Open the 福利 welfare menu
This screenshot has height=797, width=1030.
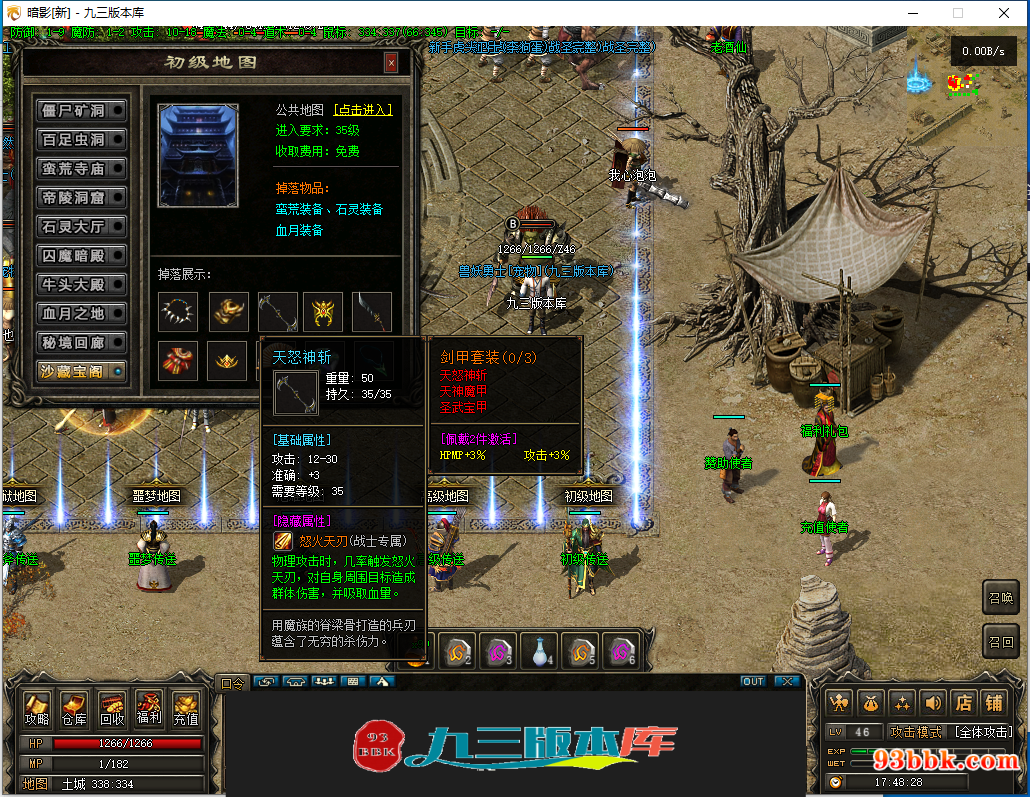coord(148,710)
